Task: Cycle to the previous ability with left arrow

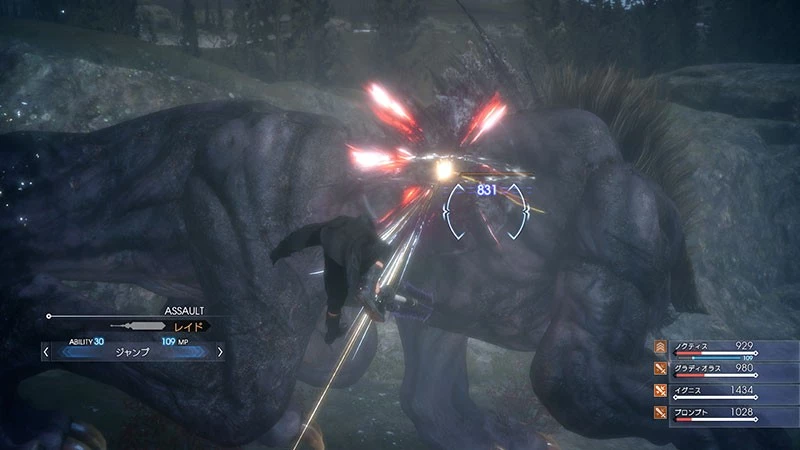Action: 46,352
